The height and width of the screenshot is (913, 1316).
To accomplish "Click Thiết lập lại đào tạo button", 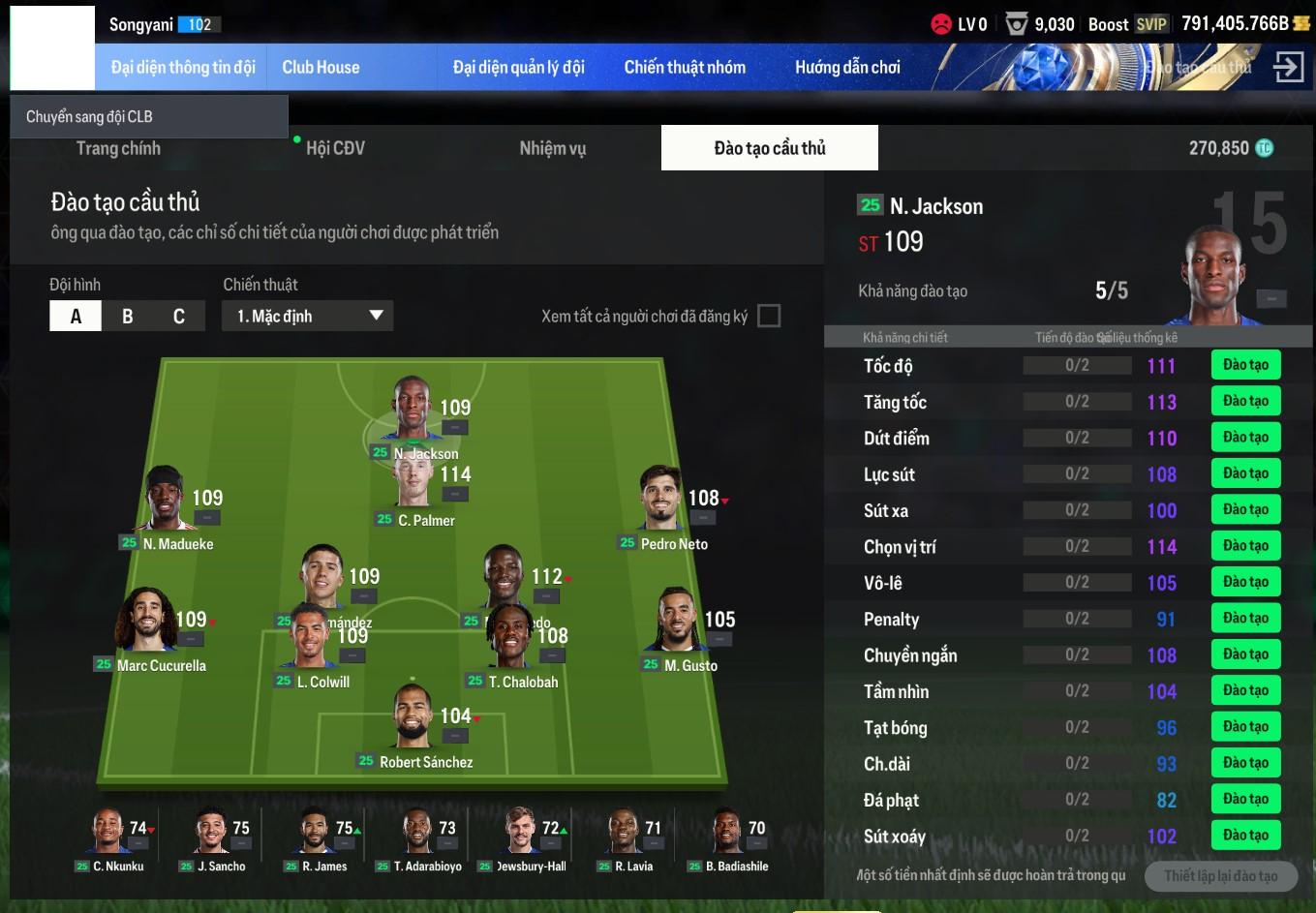I will coord(1220,875).
